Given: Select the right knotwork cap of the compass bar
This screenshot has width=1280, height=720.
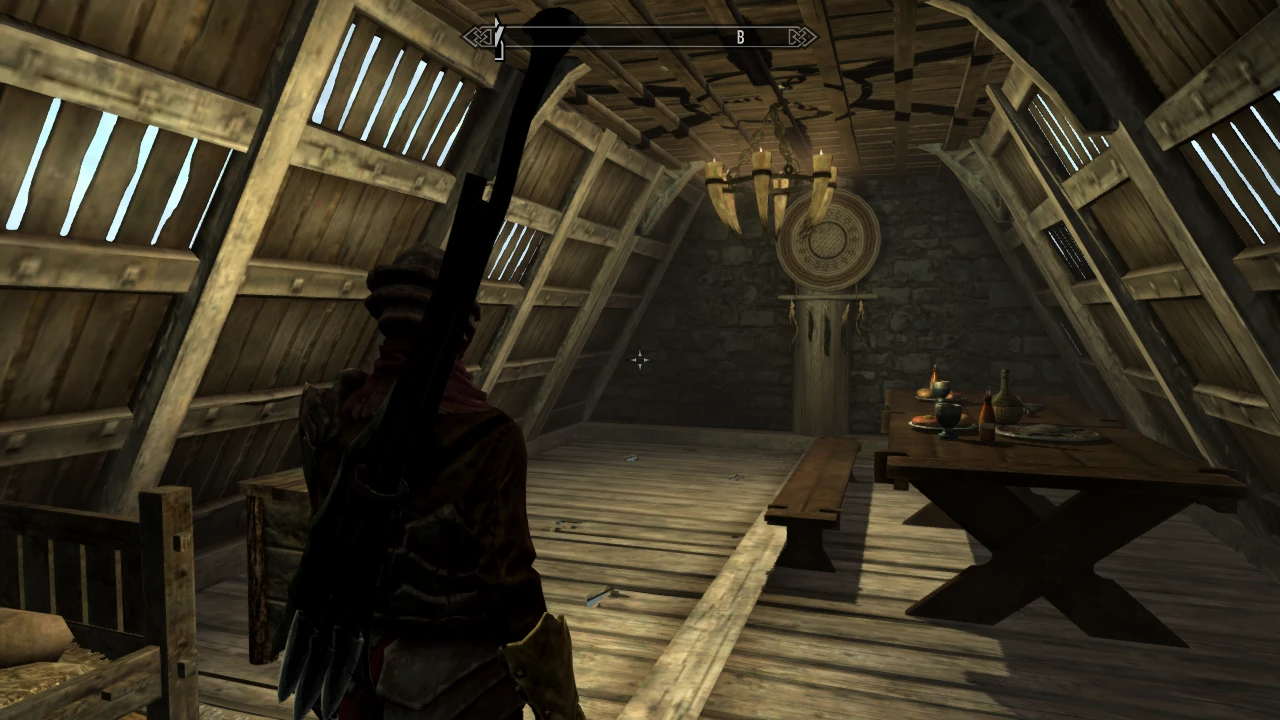Looking at the screenshot, I should tap(803, 37).
